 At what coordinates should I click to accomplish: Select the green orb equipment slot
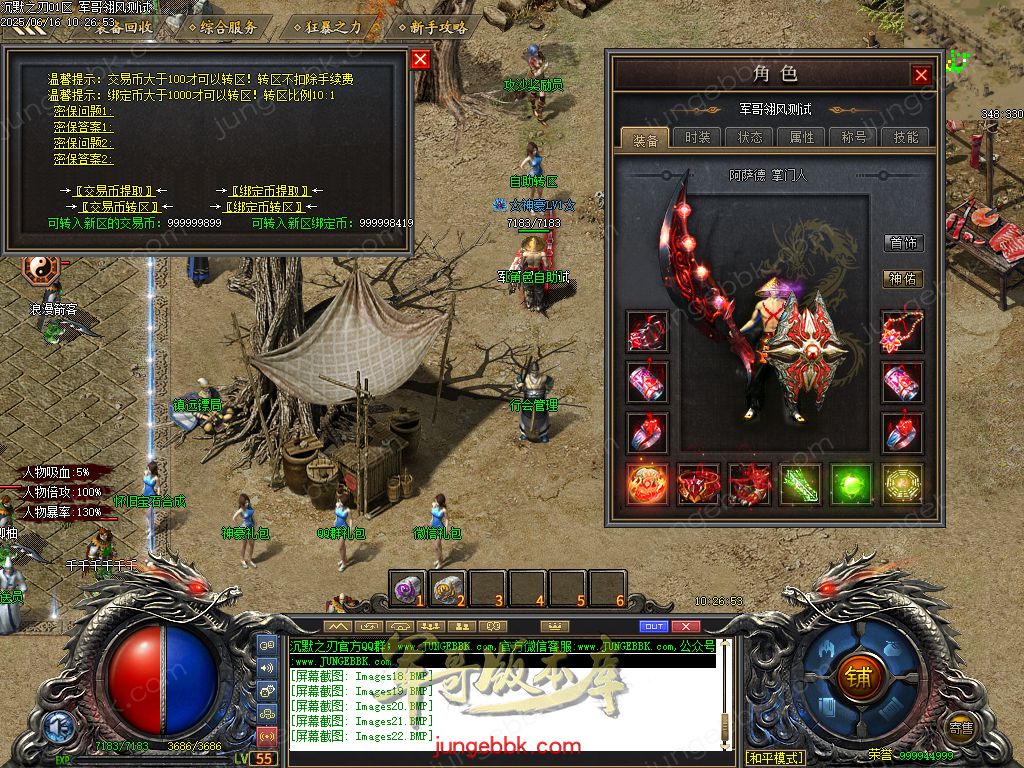(851, 484)
